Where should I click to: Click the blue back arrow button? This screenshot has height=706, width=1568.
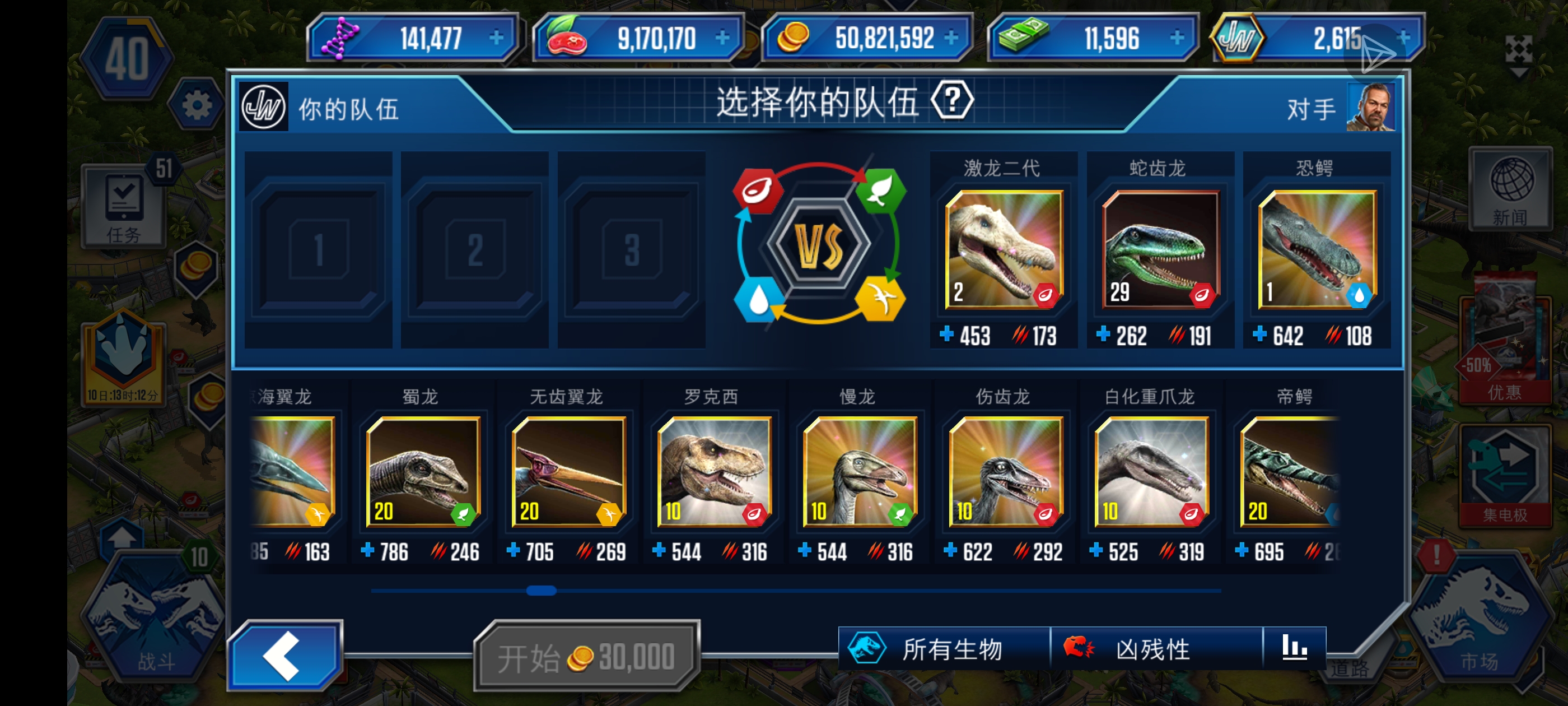pyautogui.click(x=284, y=656)
